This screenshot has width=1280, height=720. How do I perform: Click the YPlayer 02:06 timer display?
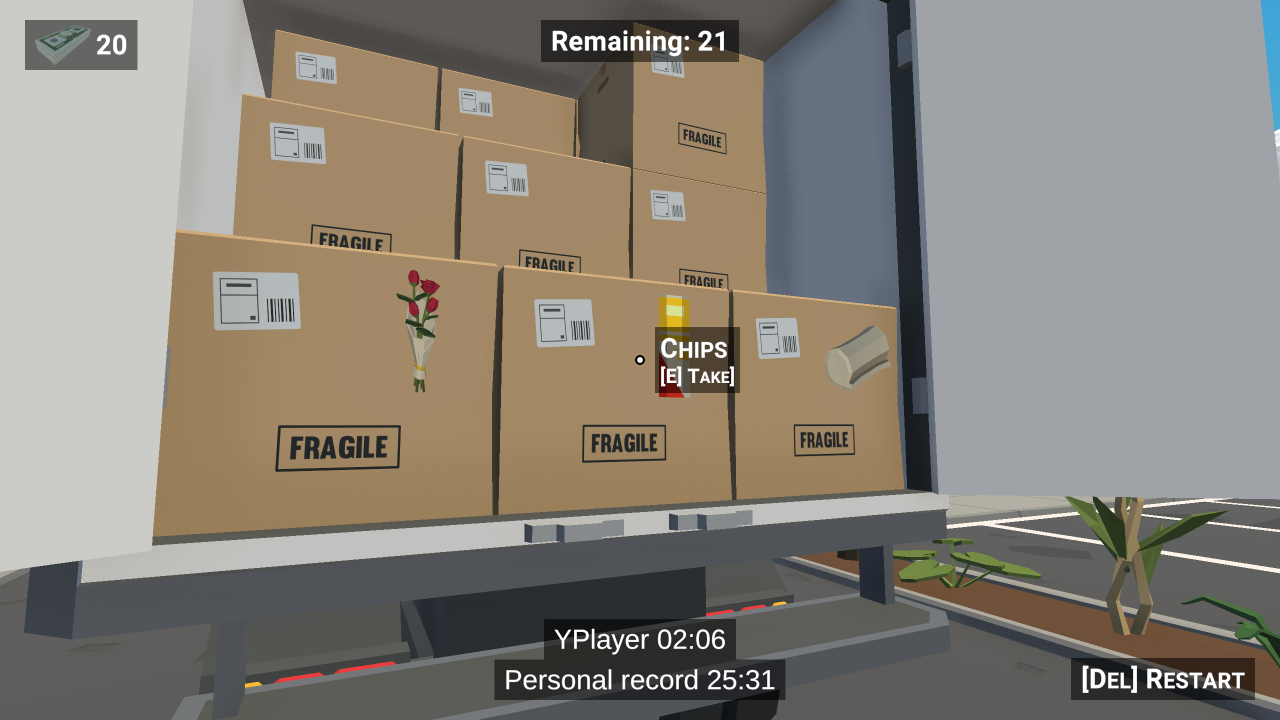639,640
